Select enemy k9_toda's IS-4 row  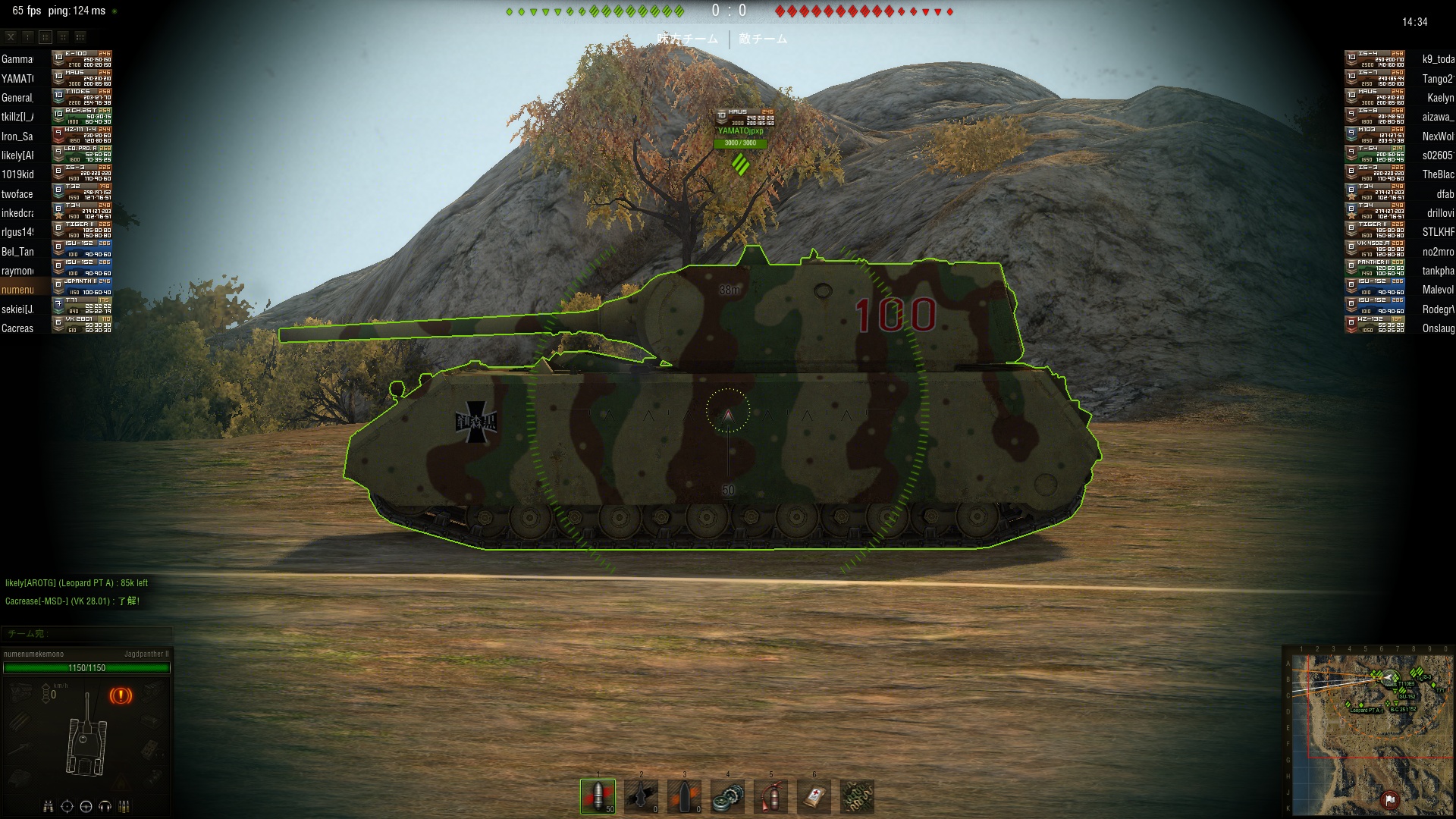[1399, 59]
